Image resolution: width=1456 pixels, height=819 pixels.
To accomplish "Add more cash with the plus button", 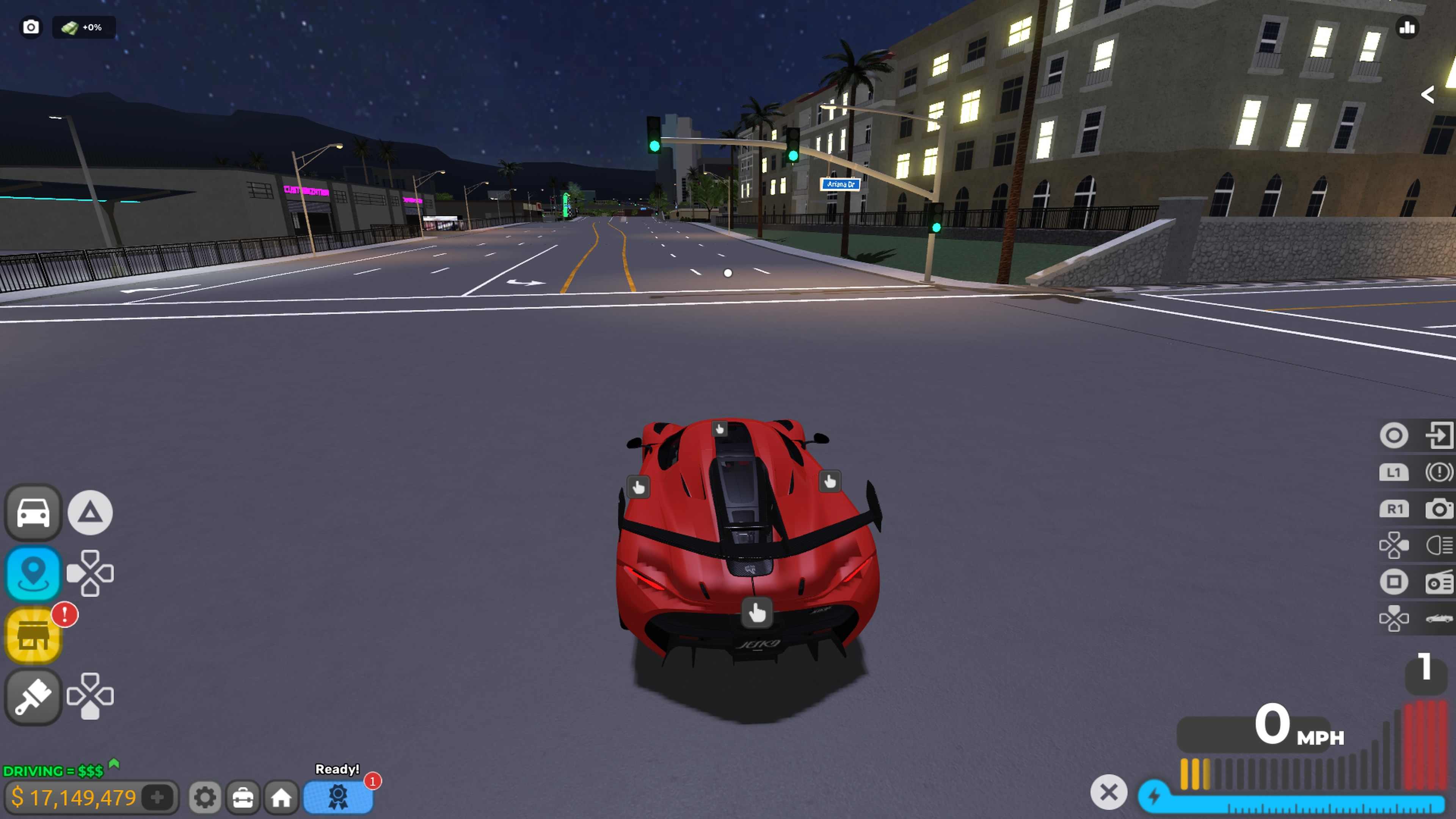I will click(x=158, y=797).
